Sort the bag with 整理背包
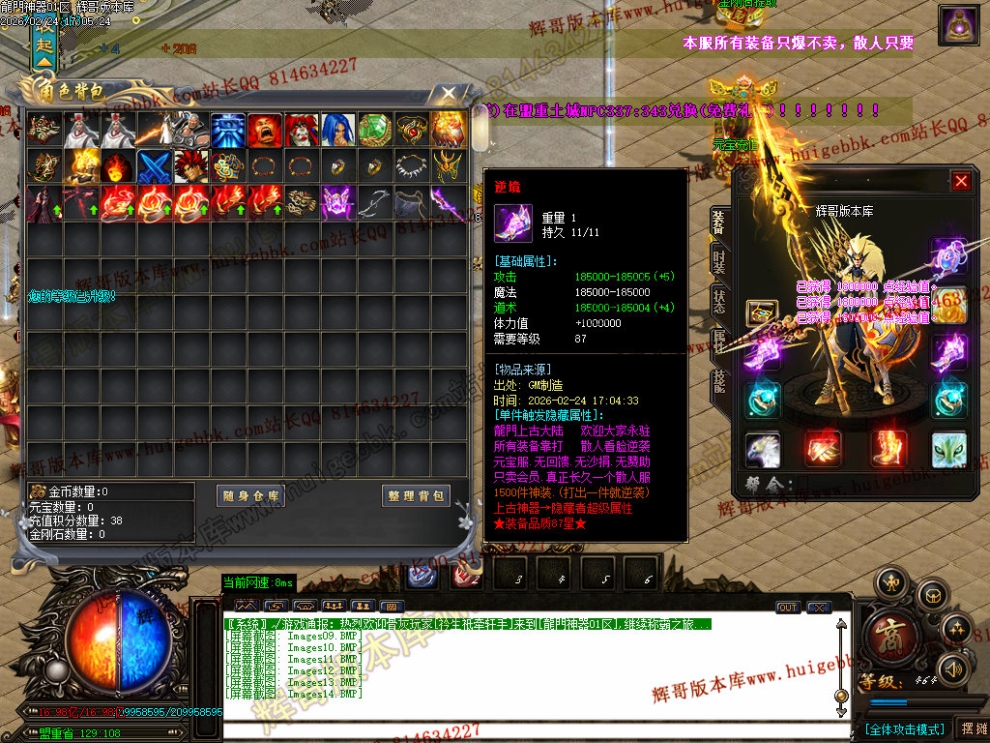This screenshot has height=743, width=990. tap(416, 496)
